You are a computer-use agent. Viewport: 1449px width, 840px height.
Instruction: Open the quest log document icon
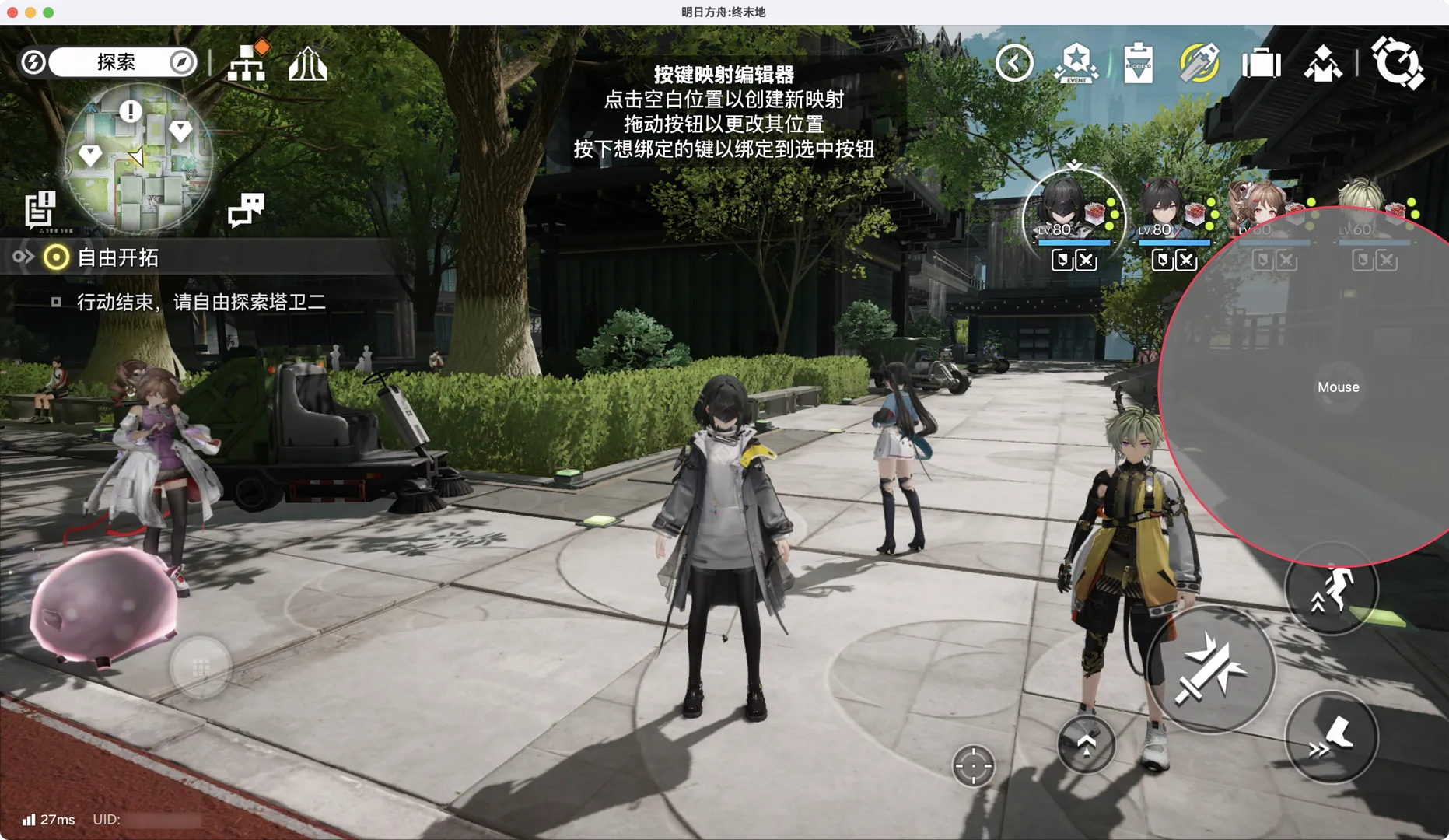(x=40, y=209)
